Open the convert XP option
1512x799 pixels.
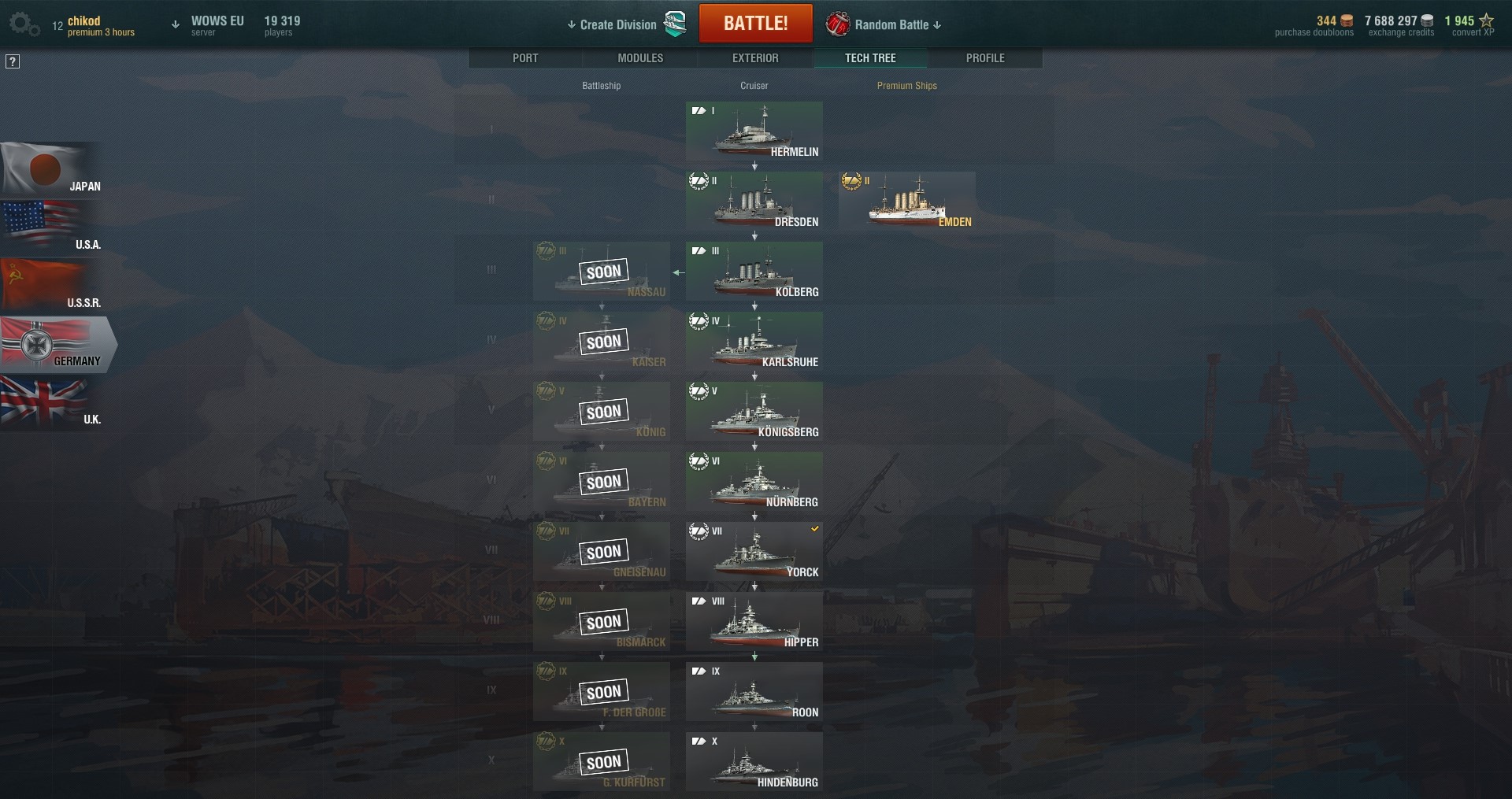1469,26
